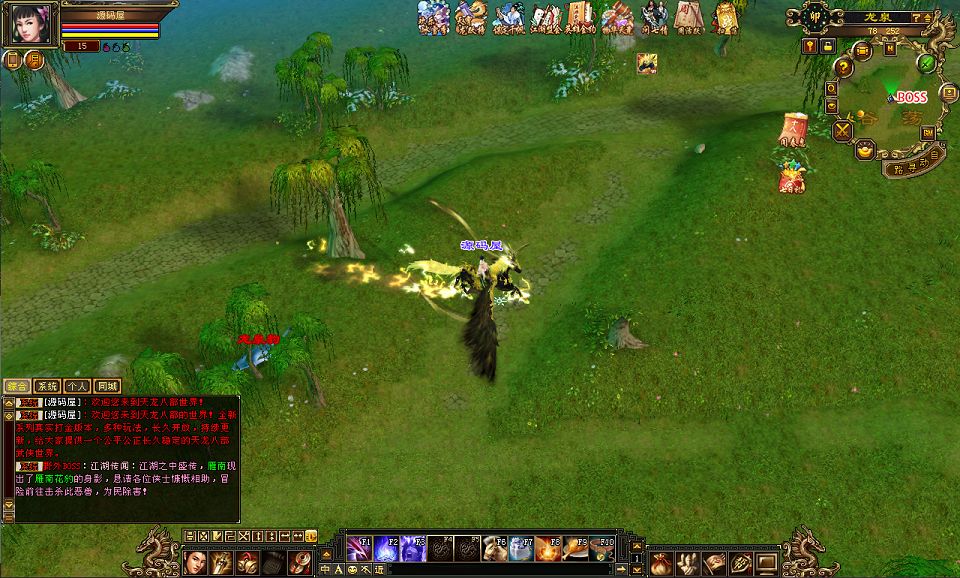Open the gold ingot shop icon by minimap
Image resolution: width=960 pixels, height=578 pixels.
pos(865,150)
